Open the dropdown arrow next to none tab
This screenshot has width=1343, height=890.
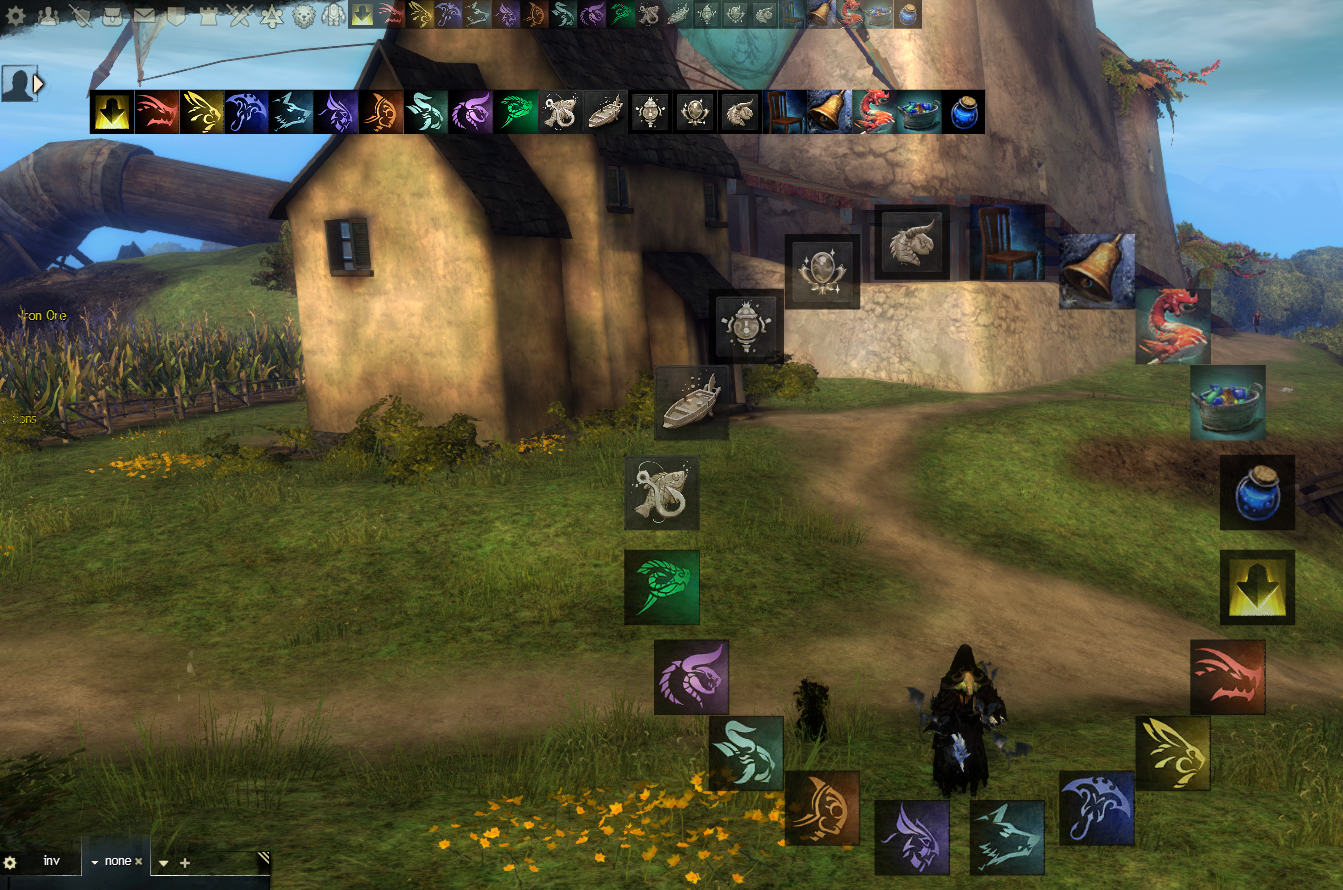[x=95, y=861]
